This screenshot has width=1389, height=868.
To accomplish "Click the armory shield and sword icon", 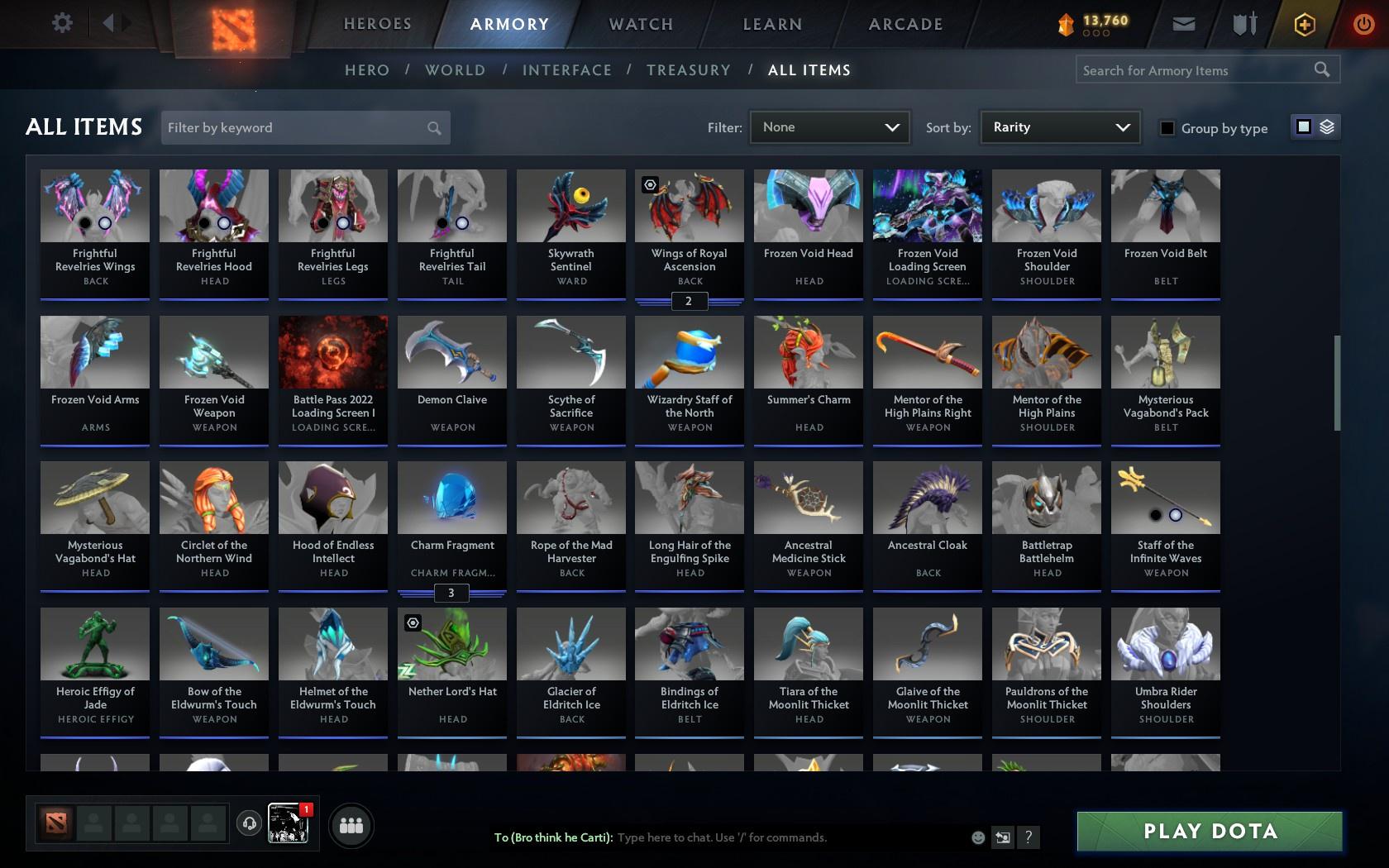I will 1242,23.
